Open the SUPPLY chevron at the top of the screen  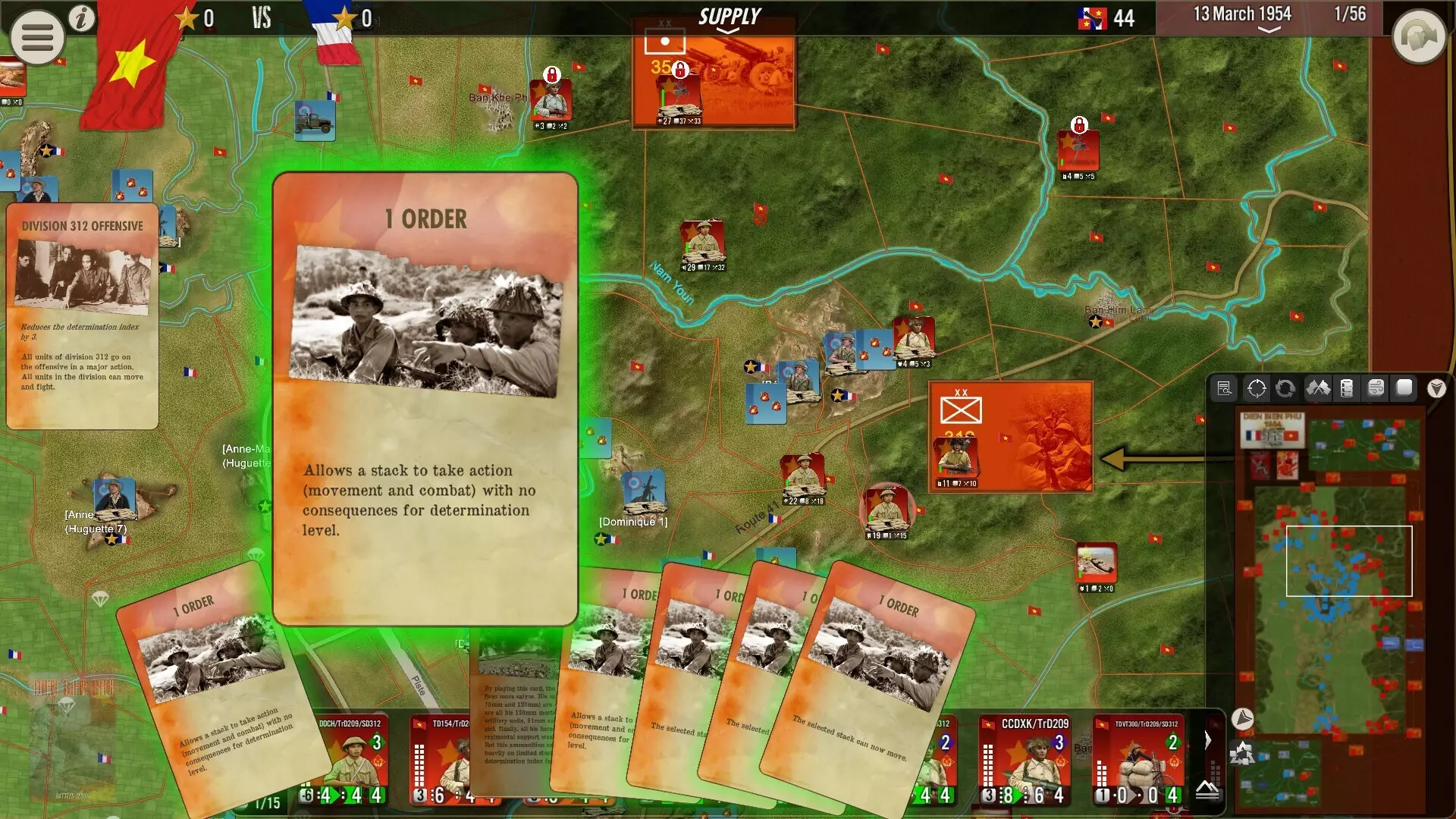pos(730,31)
